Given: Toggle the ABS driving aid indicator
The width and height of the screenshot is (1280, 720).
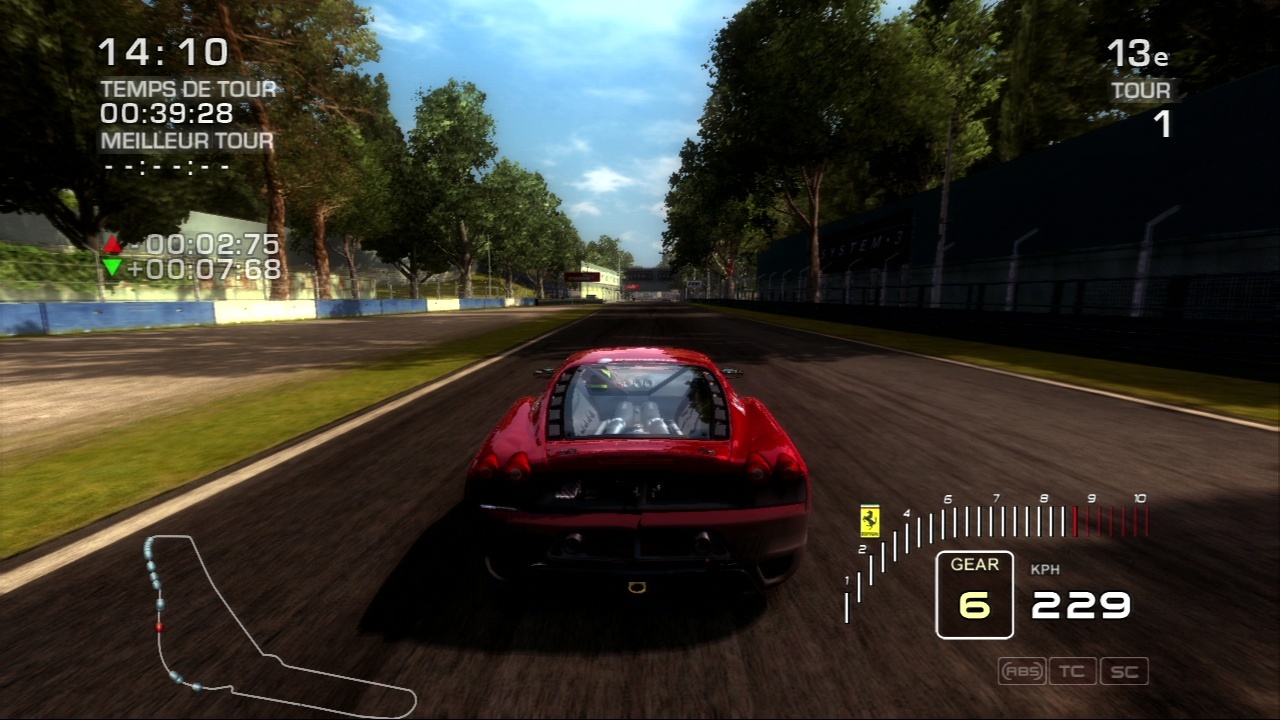Looking at the screenshot, I should click(x=1021, y=671).
